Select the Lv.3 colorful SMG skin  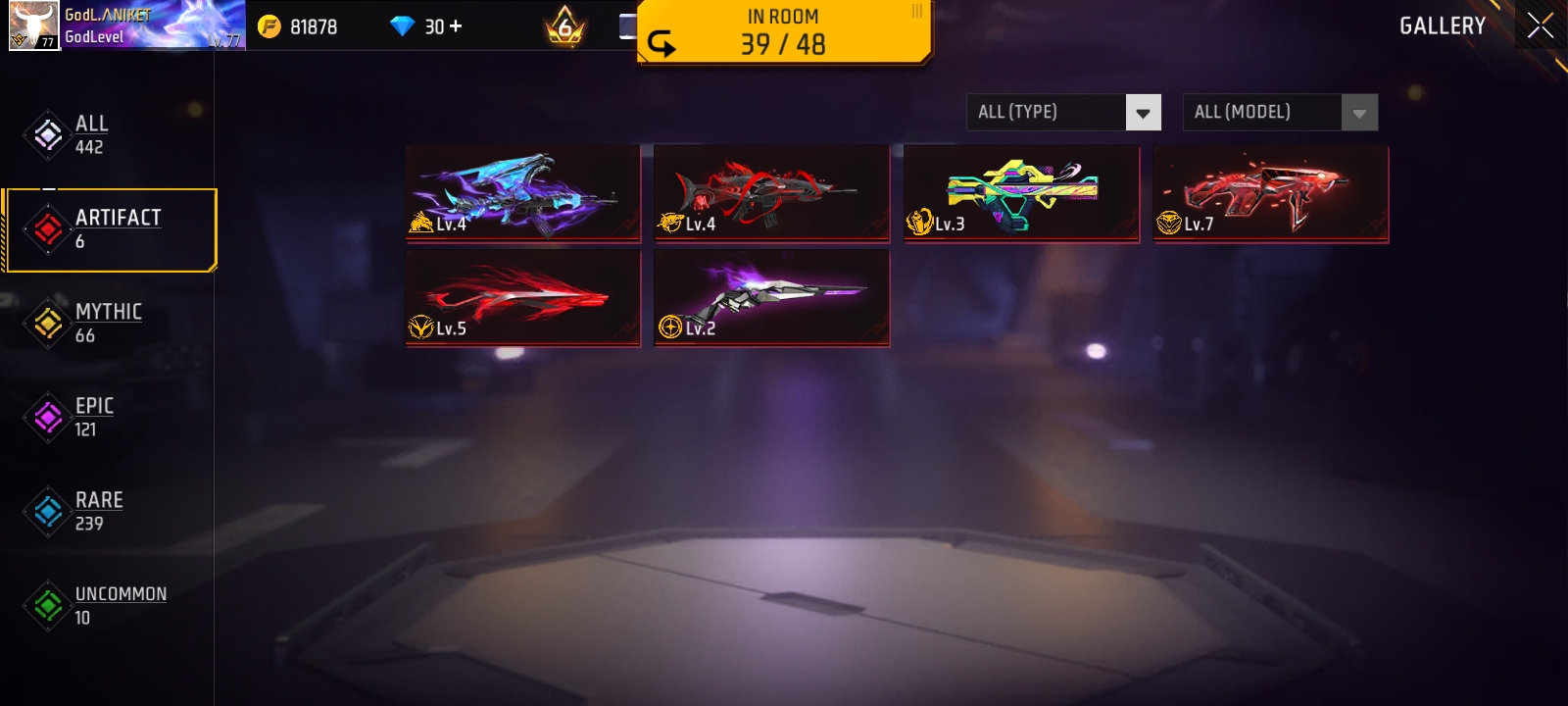tap(1021, 193)
